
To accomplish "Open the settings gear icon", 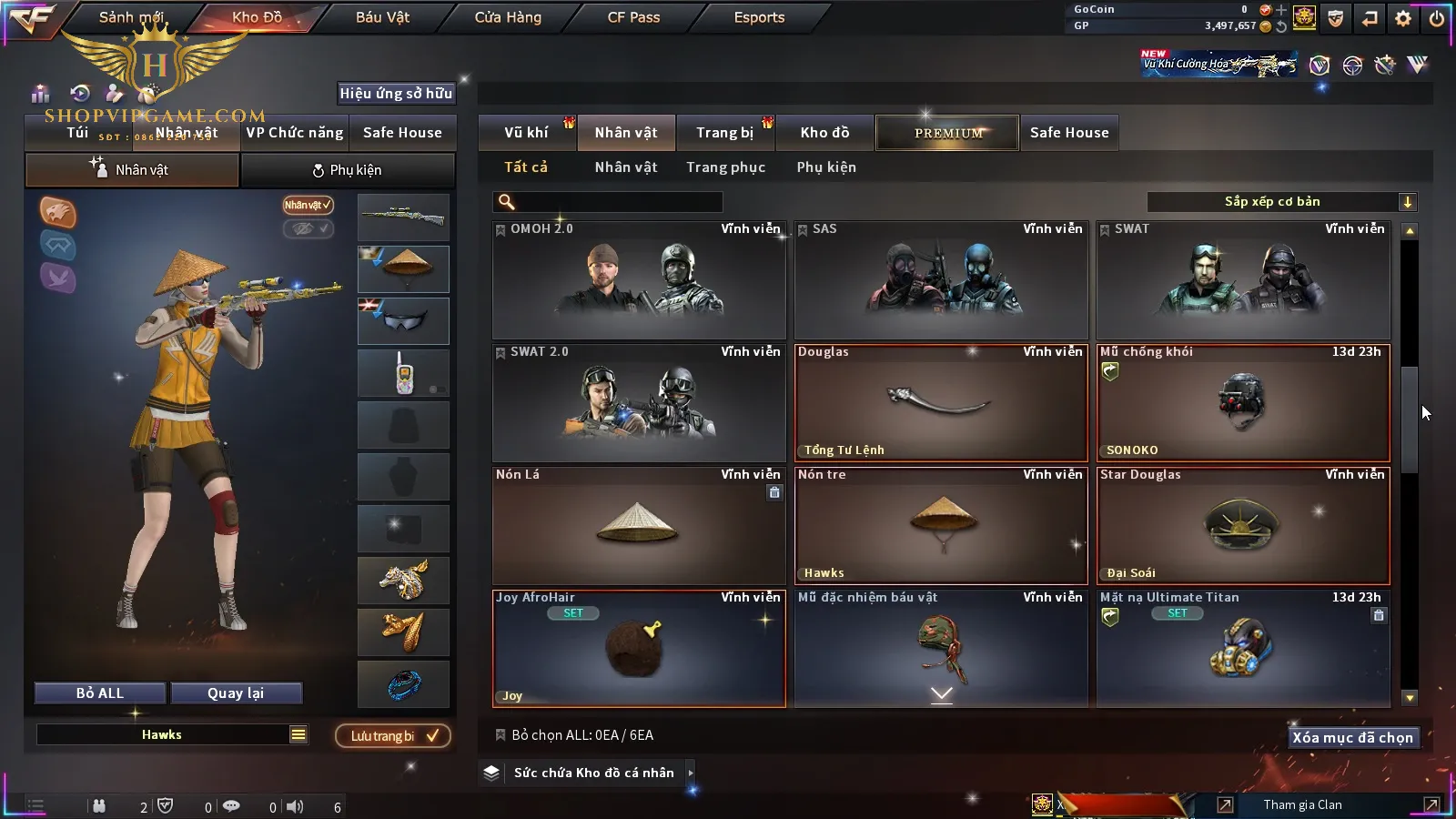I will 1402,18.
